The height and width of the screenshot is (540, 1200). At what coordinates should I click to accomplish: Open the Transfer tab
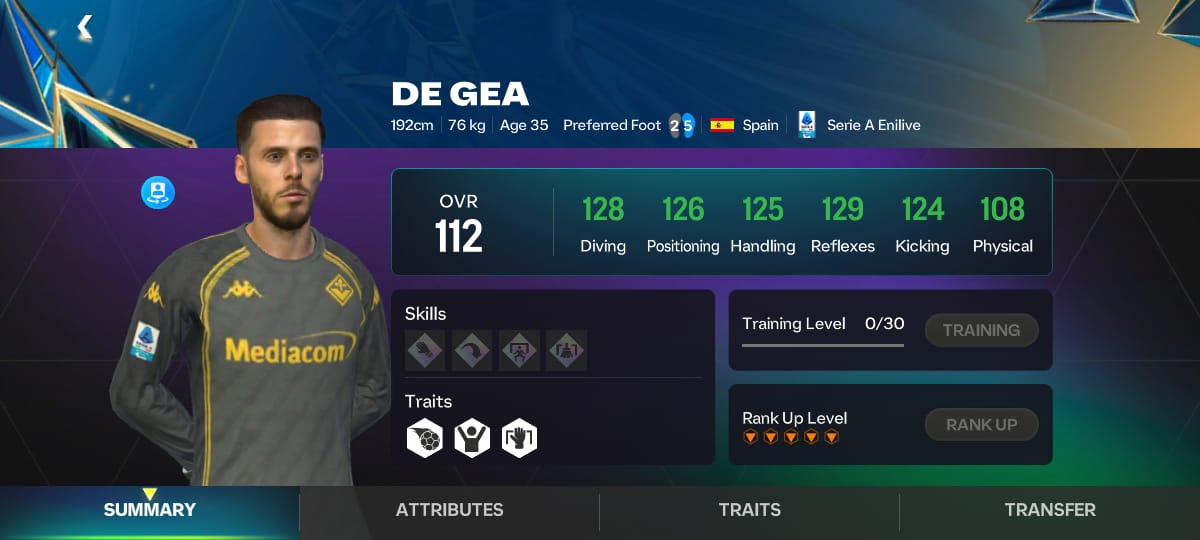[1049, 510]
